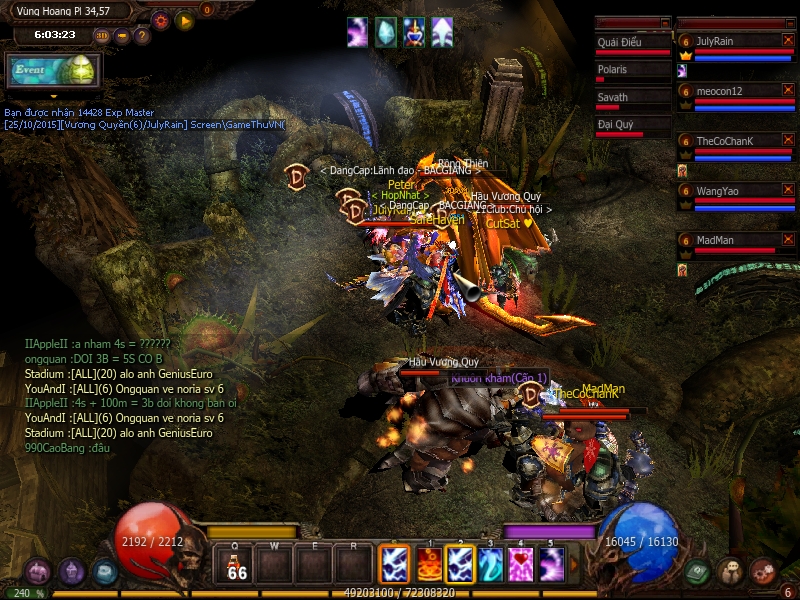Expand the arrow below the Event banner

(55, 96)
